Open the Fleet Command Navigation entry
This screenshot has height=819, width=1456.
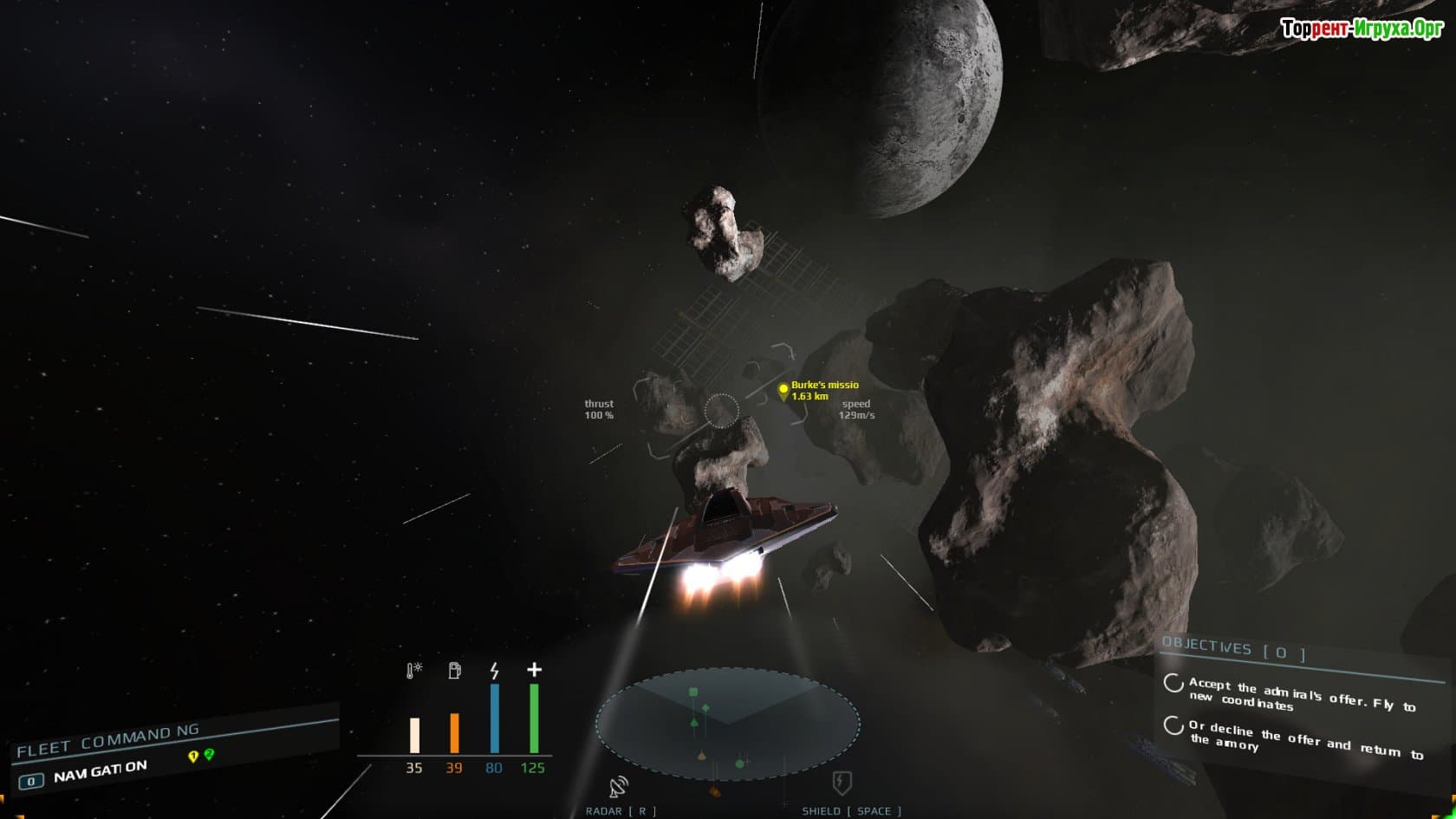point(100,771)
